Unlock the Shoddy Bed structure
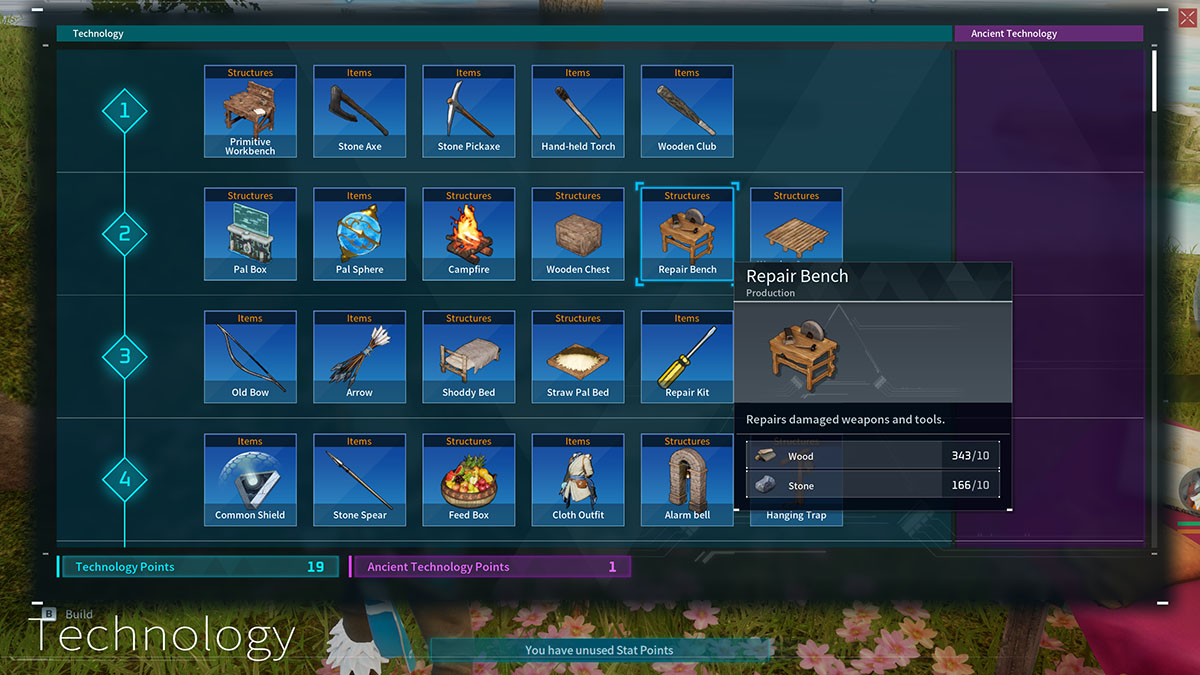The image size is (1200, 675). (468, 357)
